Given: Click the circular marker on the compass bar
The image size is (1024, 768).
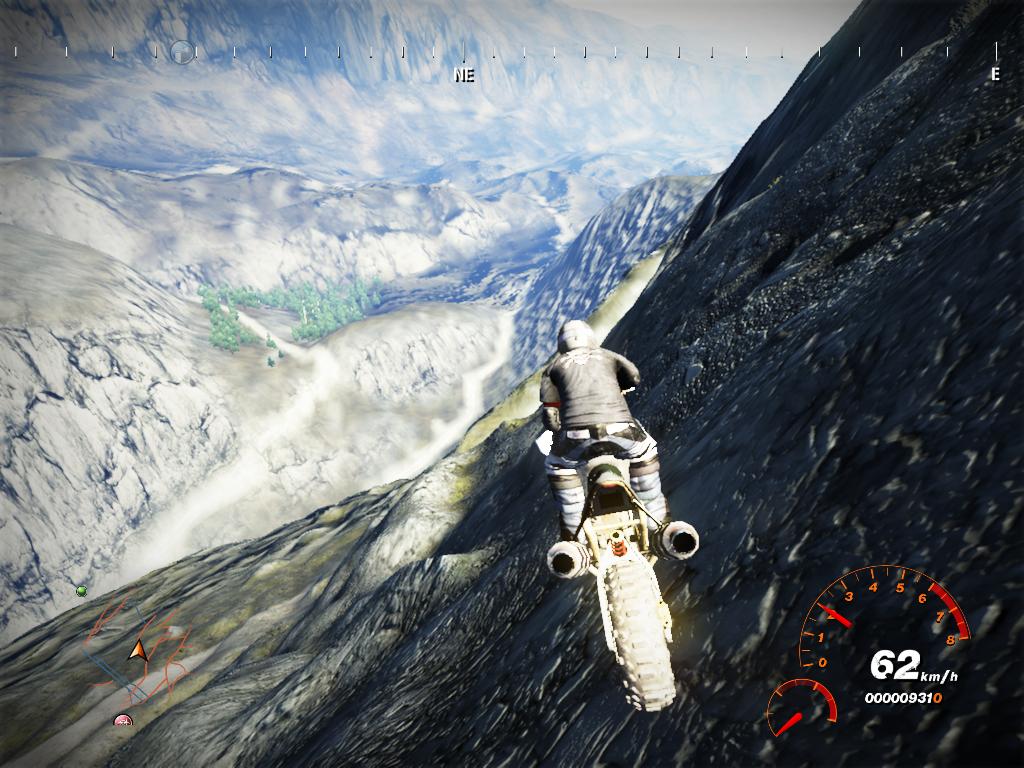Looking at the screenshot, I should pos(181,50).
